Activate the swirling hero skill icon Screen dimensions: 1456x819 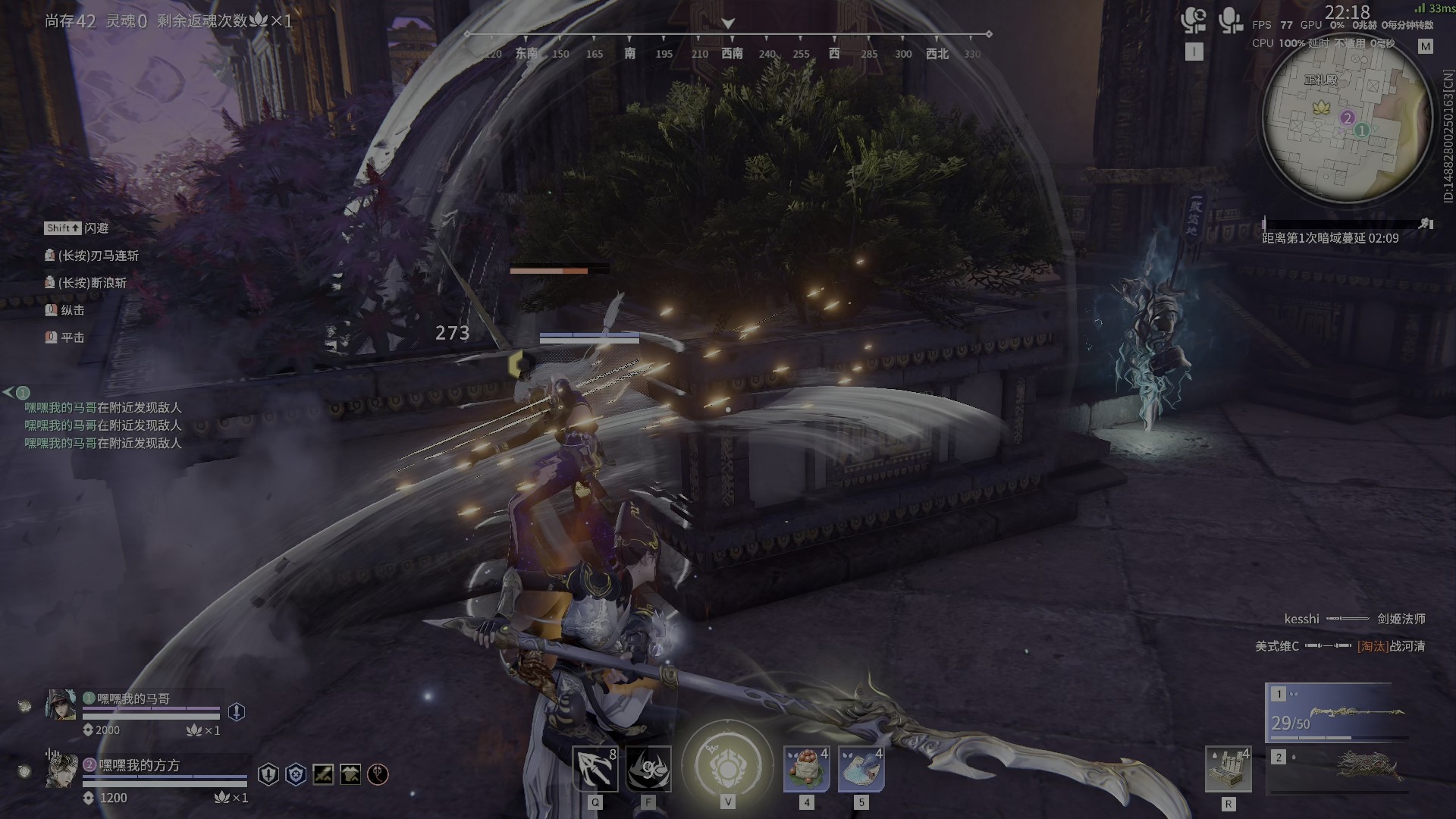[x=649, y=769]
